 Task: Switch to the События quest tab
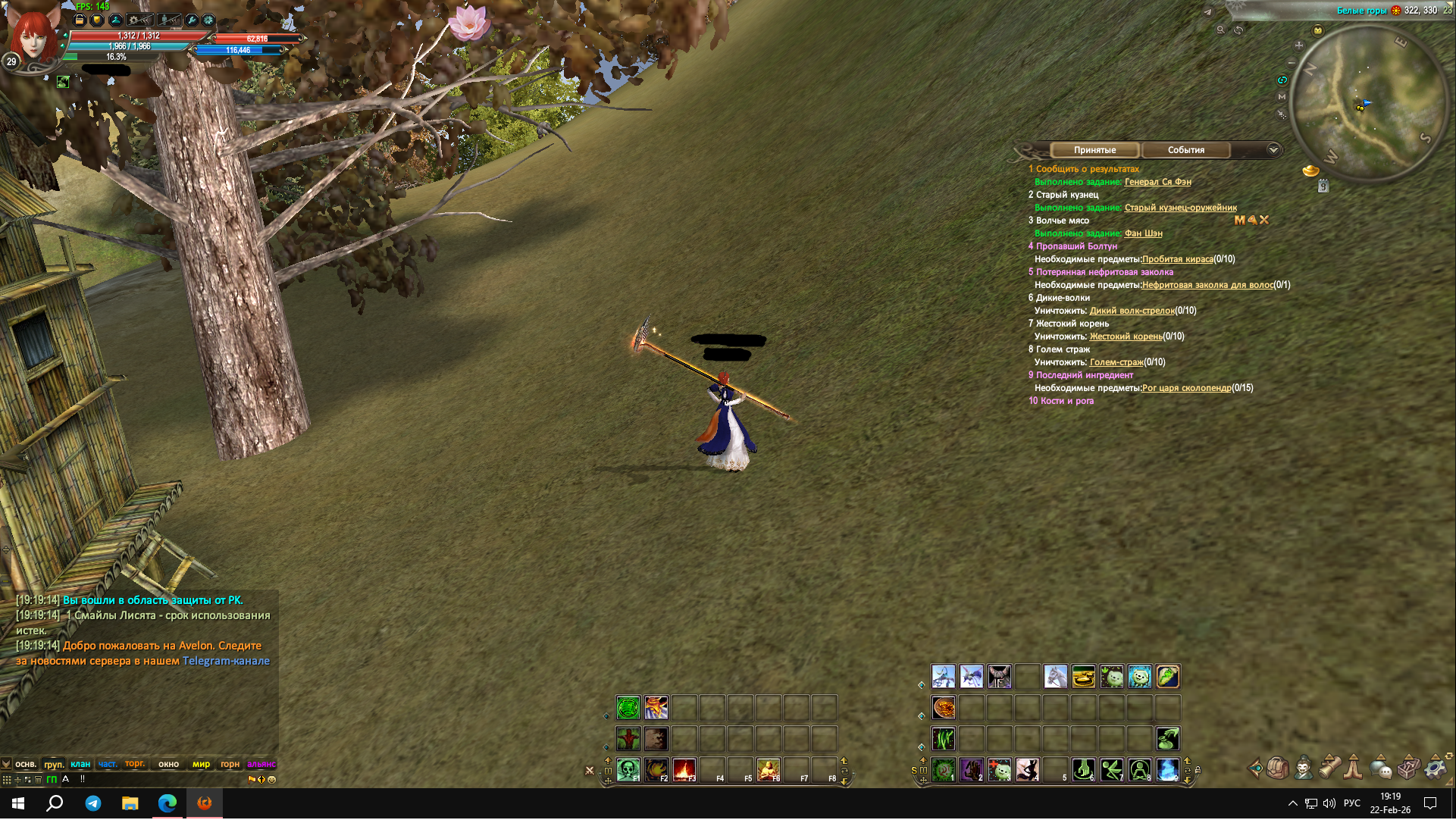tap(1185, 150)
